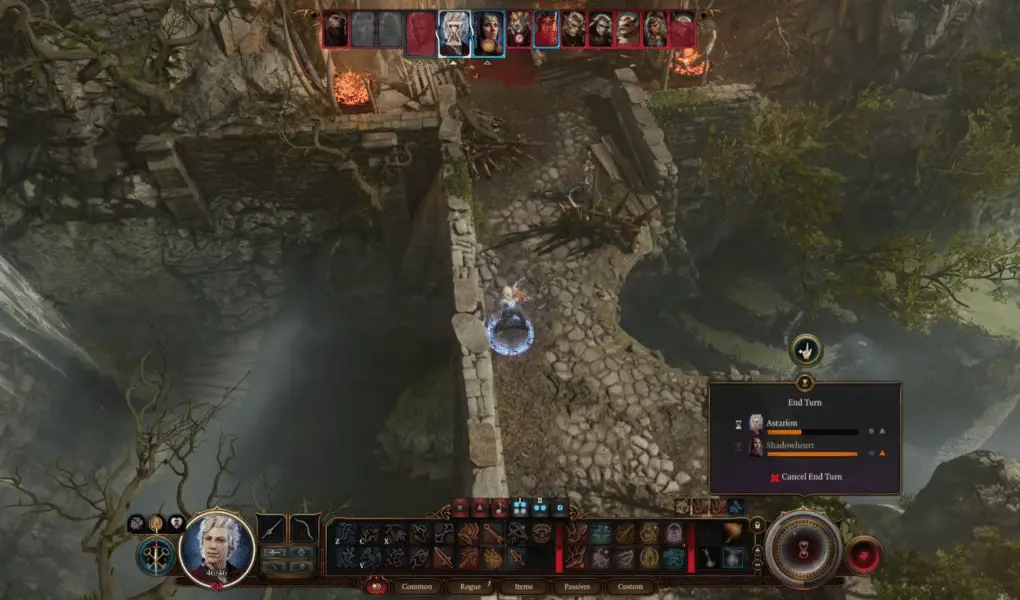Open the Rogue hotbar tab

coord(471,587)
